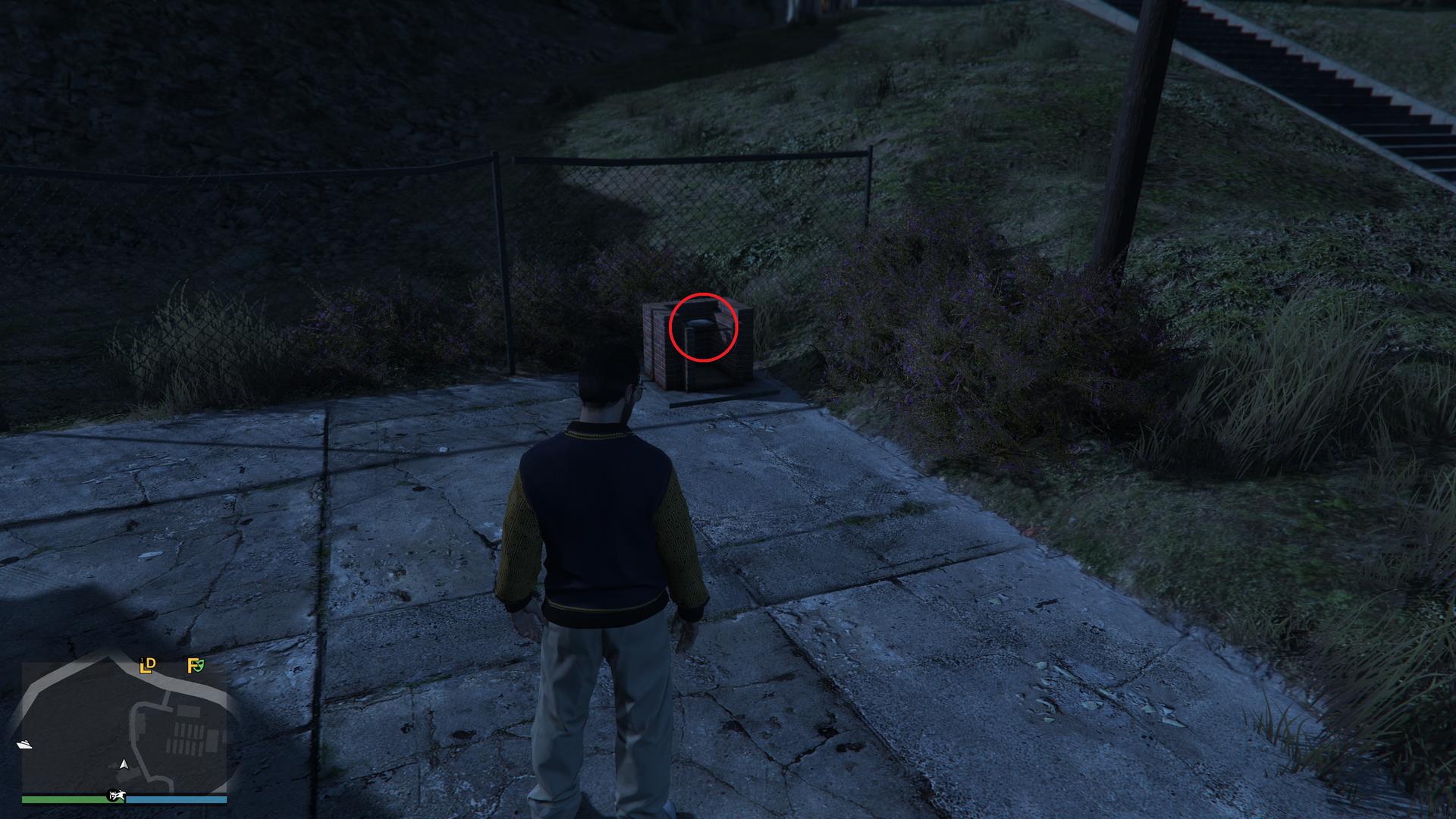Select the yellow LD mission blip
Screen dimensions: 1456x819
[147, 666]
